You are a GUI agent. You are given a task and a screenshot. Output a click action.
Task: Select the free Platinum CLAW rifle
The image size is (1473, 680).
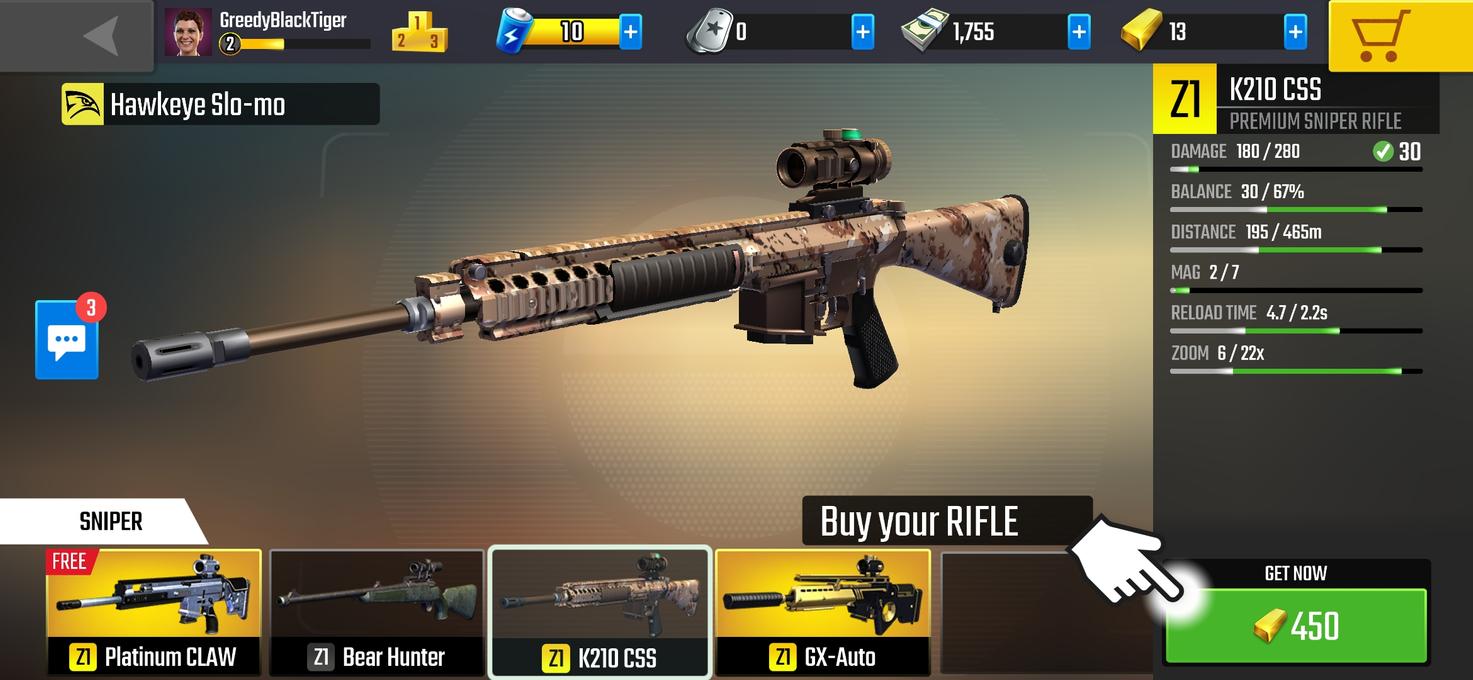(154, 611)
